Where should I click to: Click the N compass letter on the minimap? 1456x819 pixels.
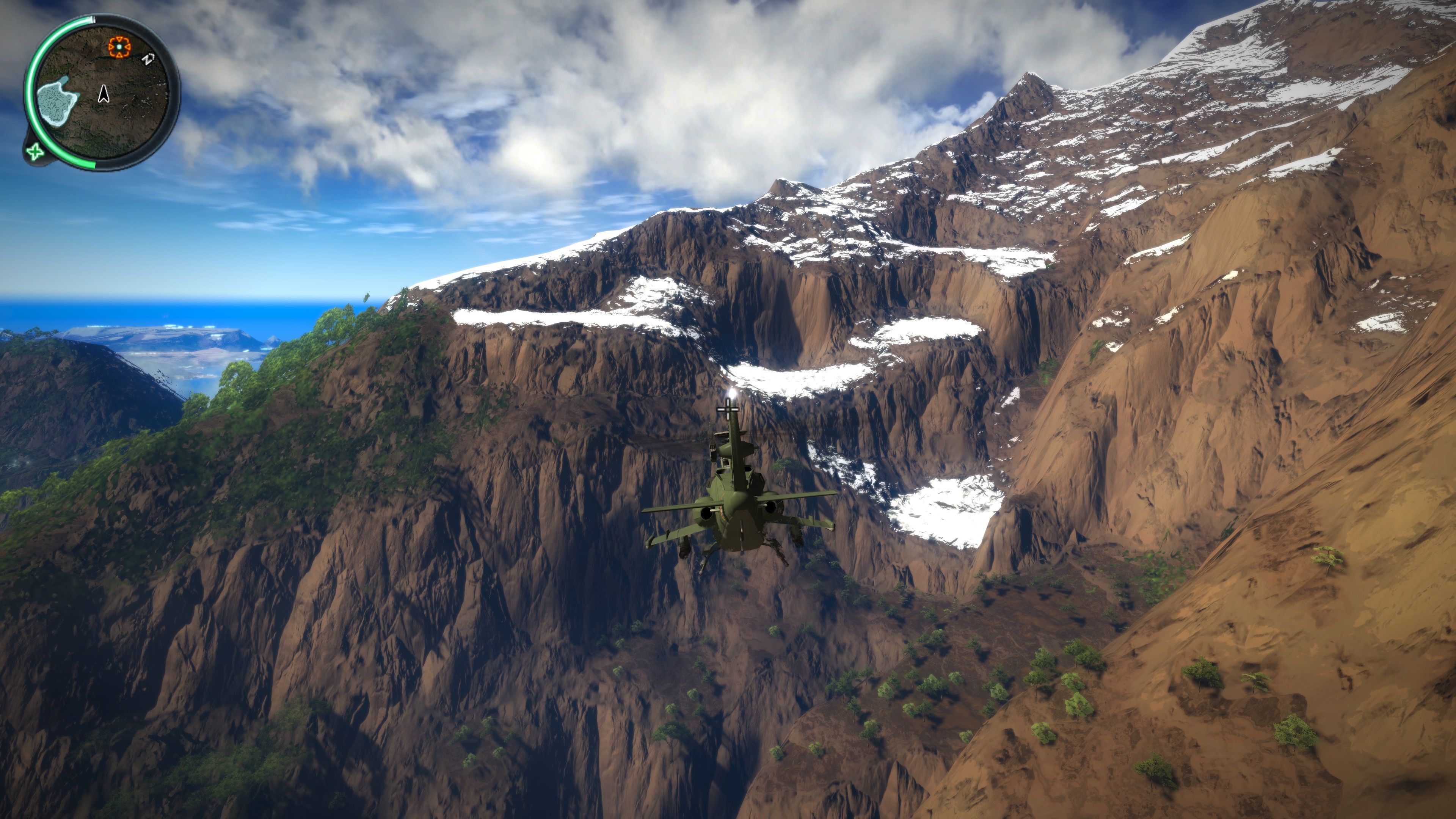[x=148, y=60]
